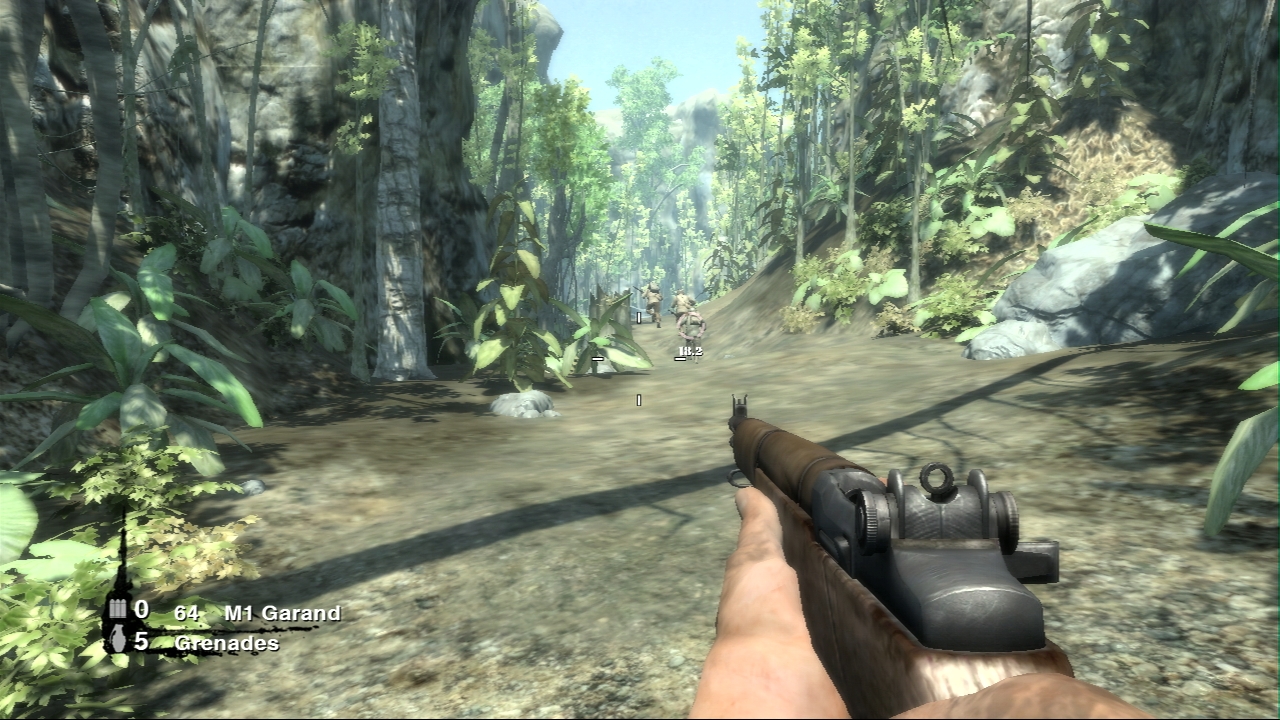Select the grenade icon in the HUD
1280x720 pixels.
[117, 641]
